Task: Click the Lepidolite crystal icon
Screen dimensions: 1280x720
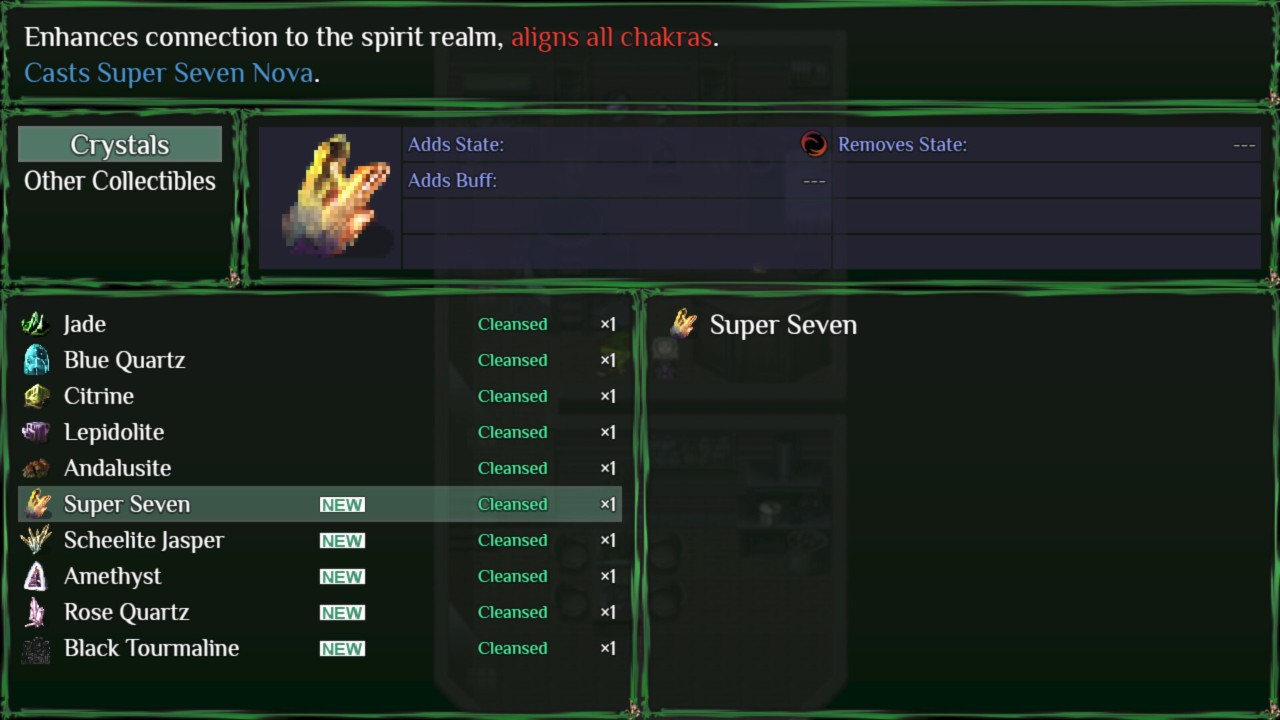Action: 36,432
